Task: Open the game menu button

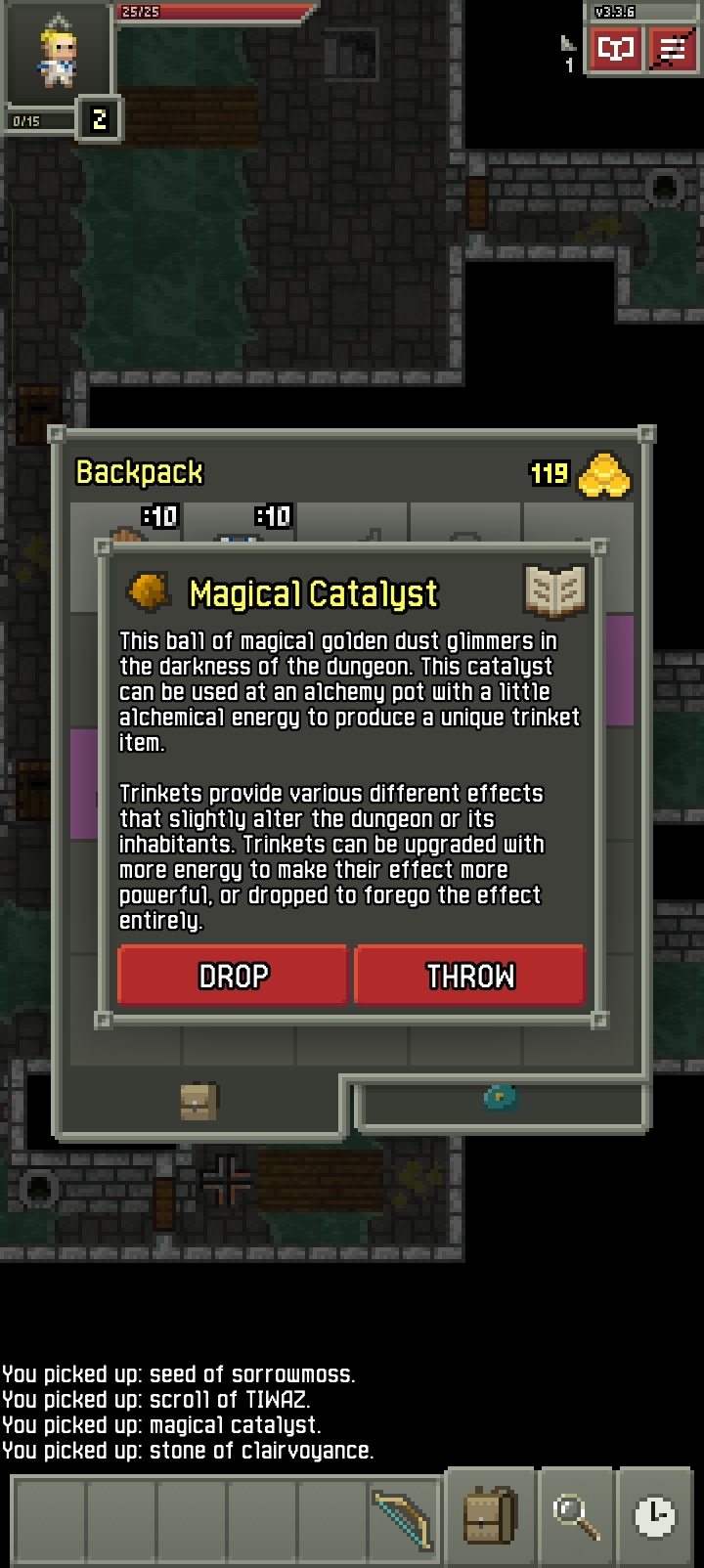Action: point(673,48)
